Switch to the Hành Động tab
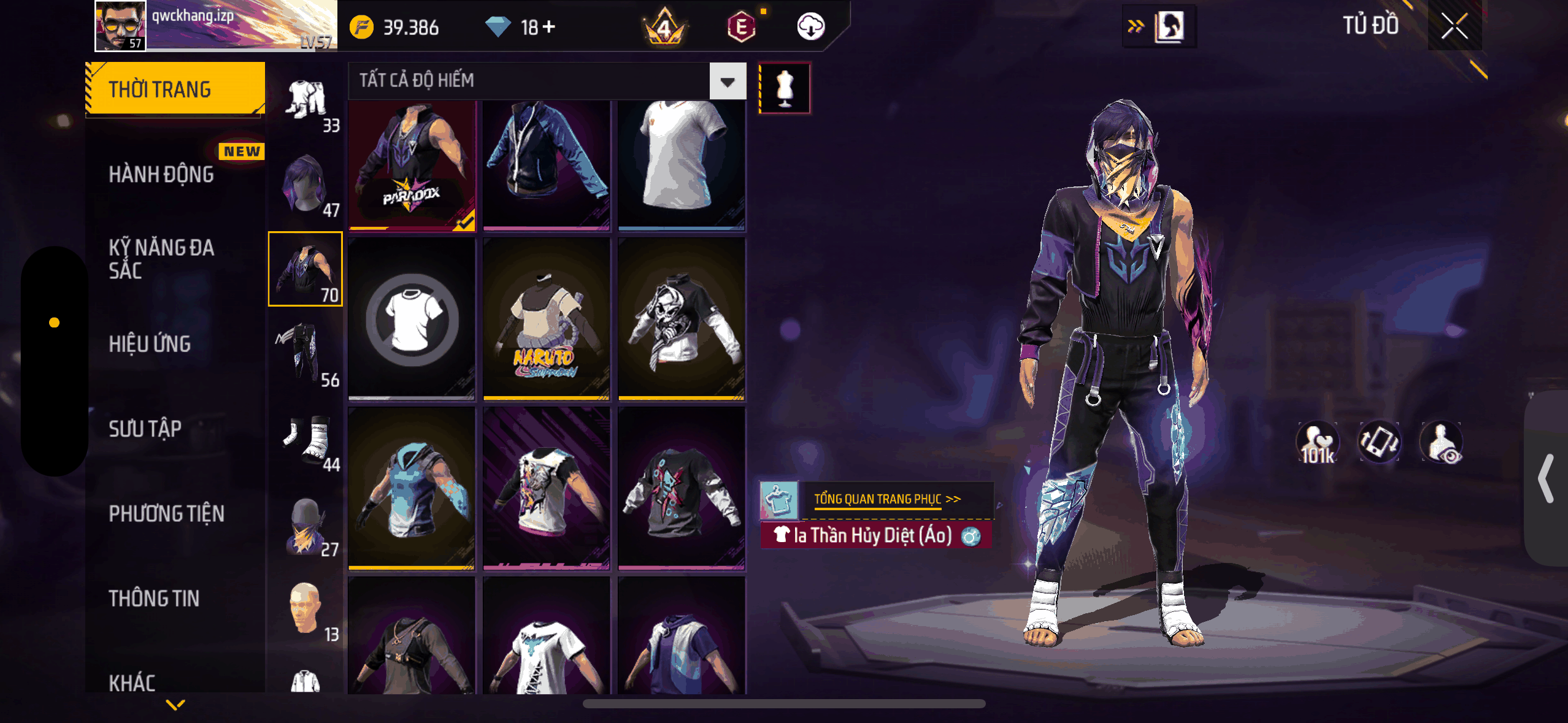Screen dimensions: 1568x723 [161, 175]
